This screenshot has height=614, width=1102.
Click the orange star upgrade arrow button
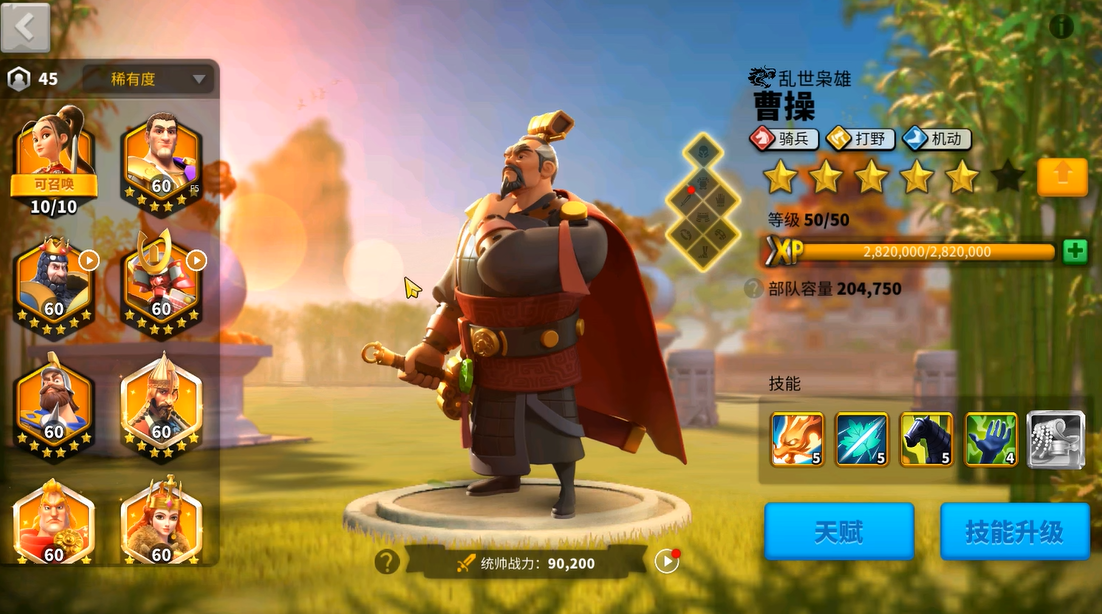coord(1062,177)
